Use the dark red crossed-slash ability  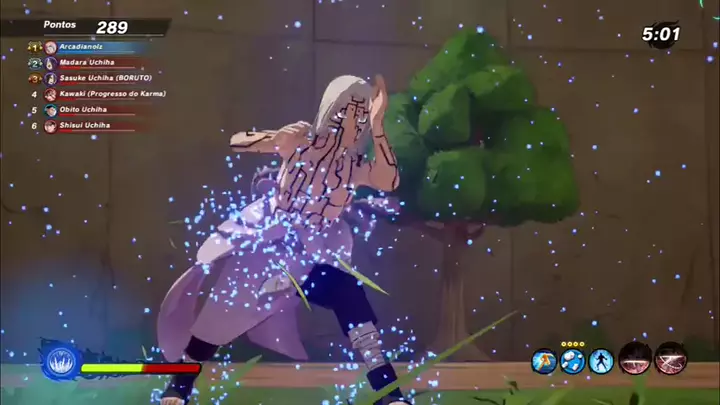(670, 359)
